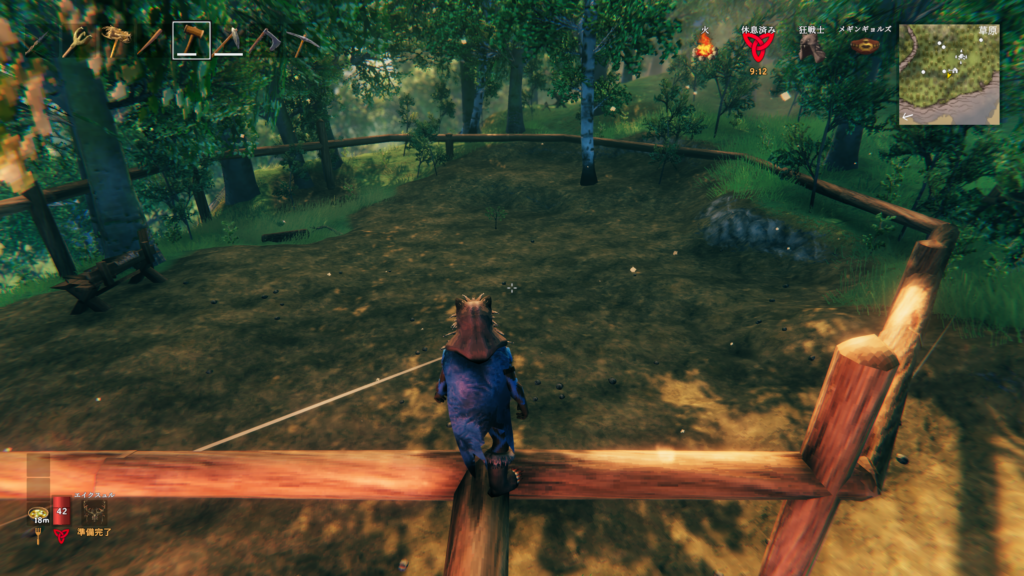Click the fire status effect icon
Screen dimensions: 1024x576
(705, 47)
